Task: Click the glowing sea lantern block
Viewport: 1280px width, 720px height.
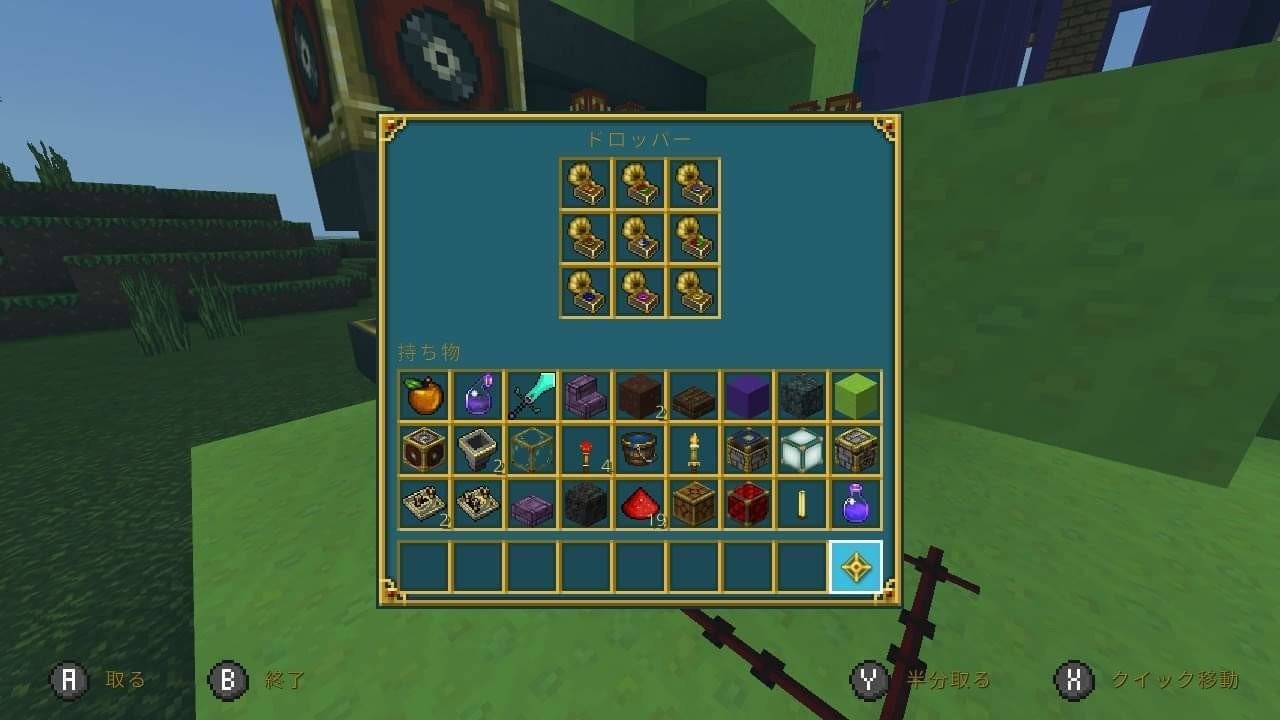Action: click(x=803, y=450)
